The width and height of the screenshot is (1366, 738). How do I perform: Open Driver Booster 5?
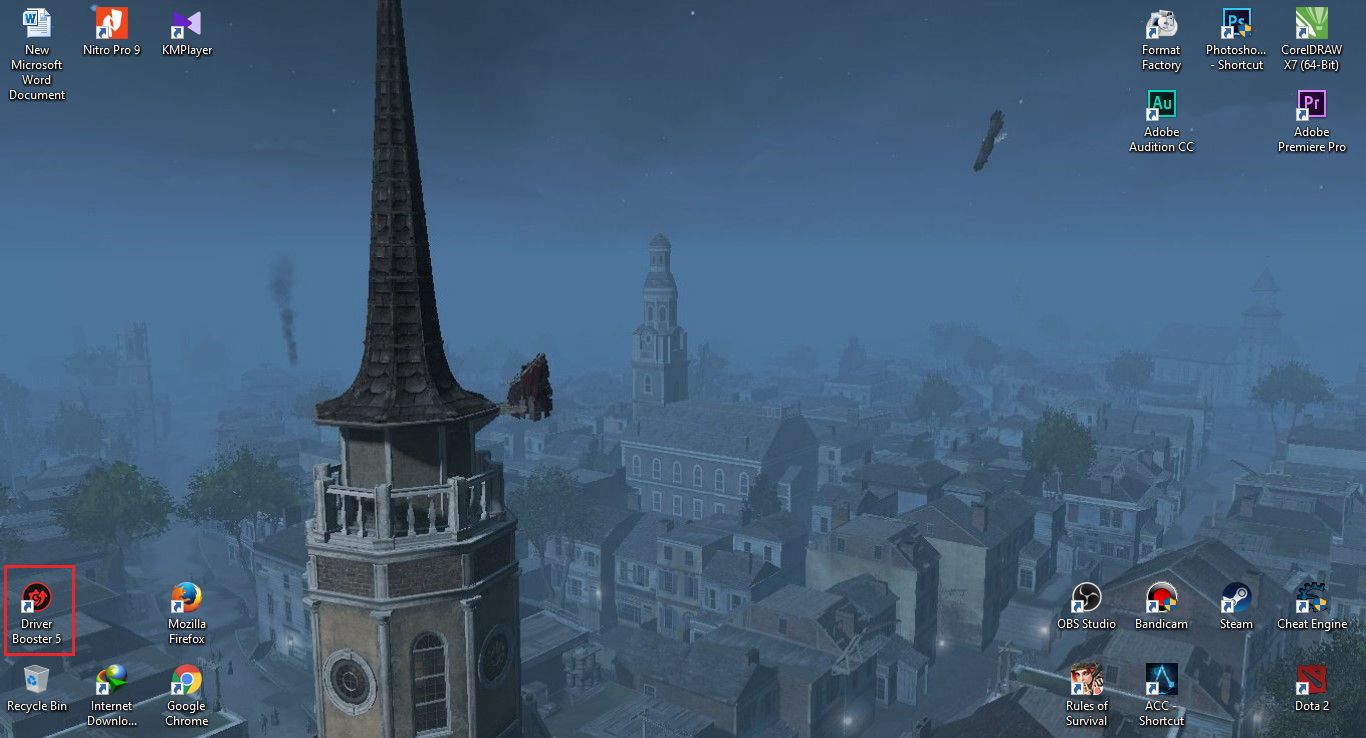point(39,596)
